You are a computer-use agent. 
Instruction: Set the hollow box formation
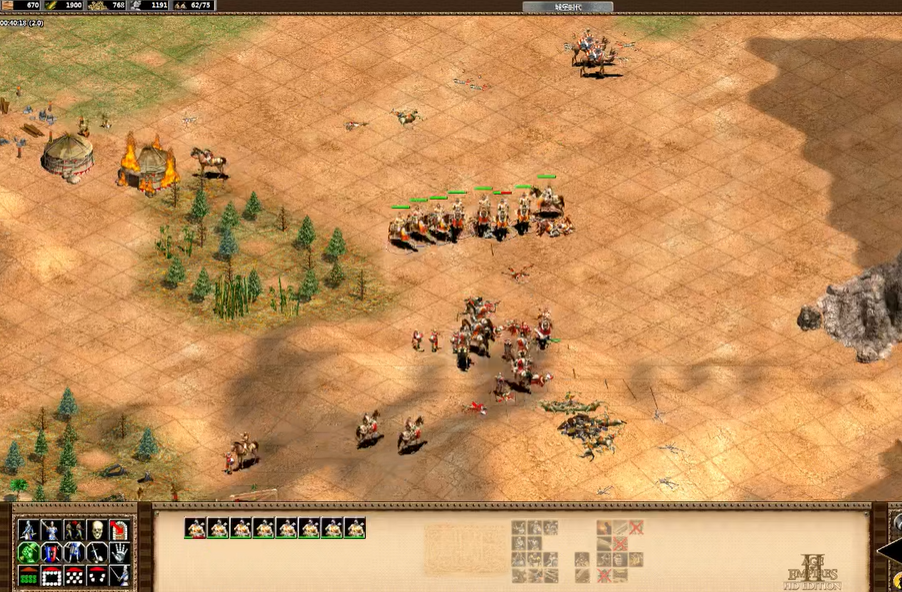51,575
